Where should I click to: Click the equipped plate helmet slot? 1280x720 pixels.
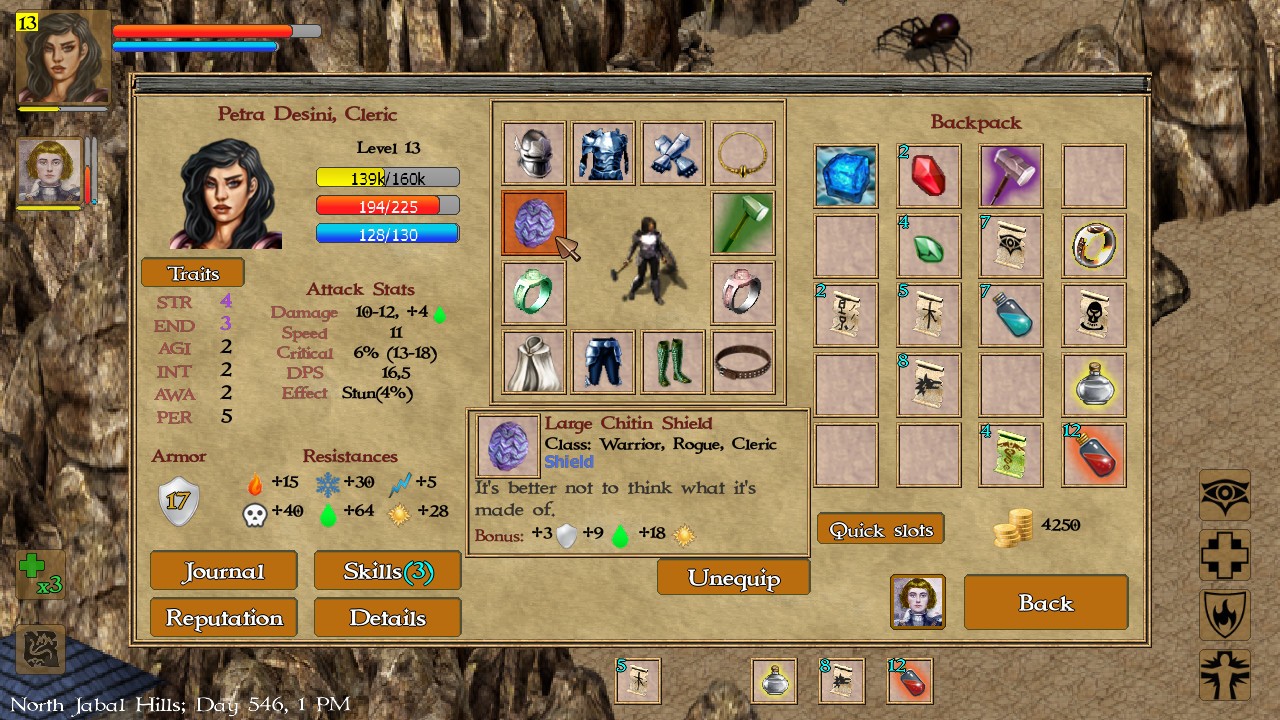point(533,153)
